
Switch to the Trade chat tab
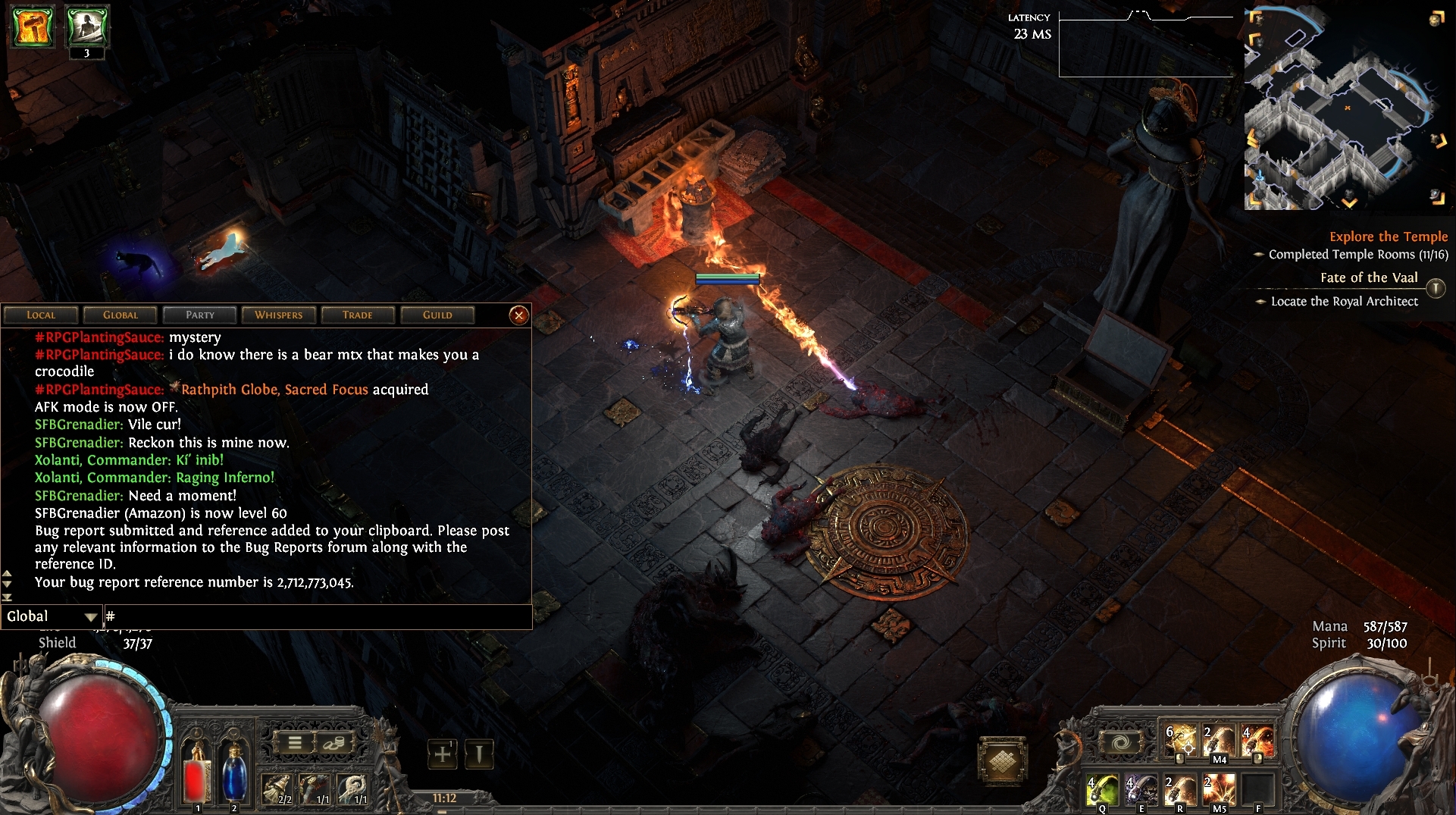(358, 315)
